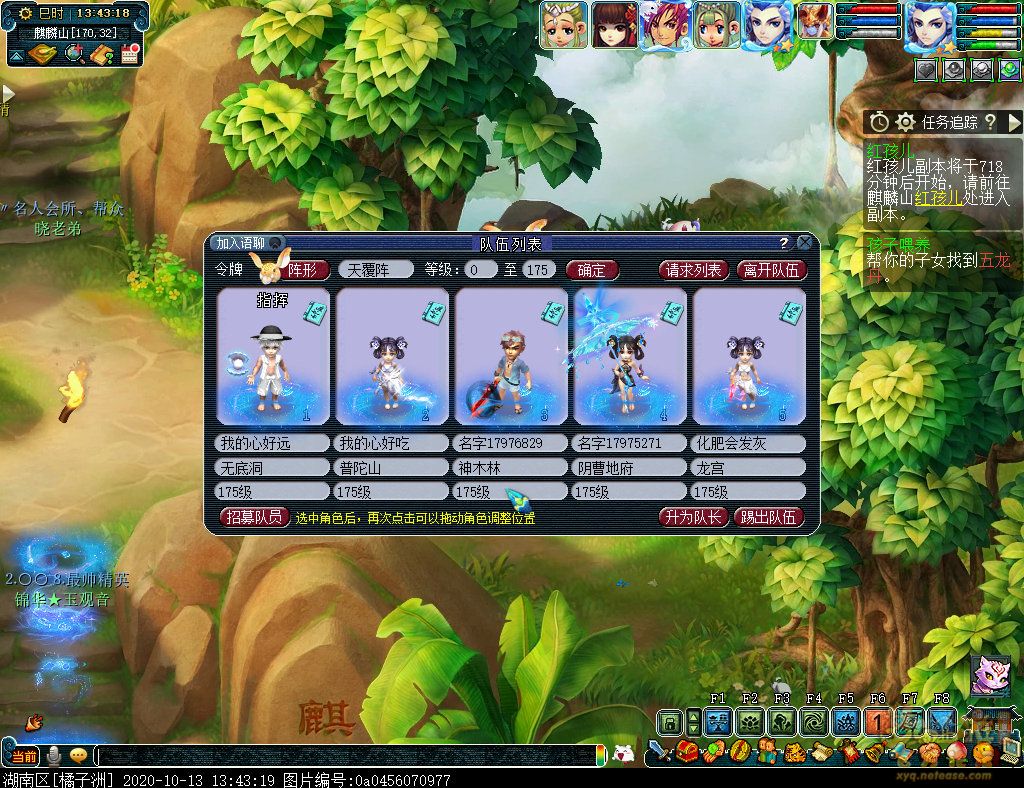Promote to leader with 升为队长
This screenshot has width=1024, height=788.
[x=692, y=517]
